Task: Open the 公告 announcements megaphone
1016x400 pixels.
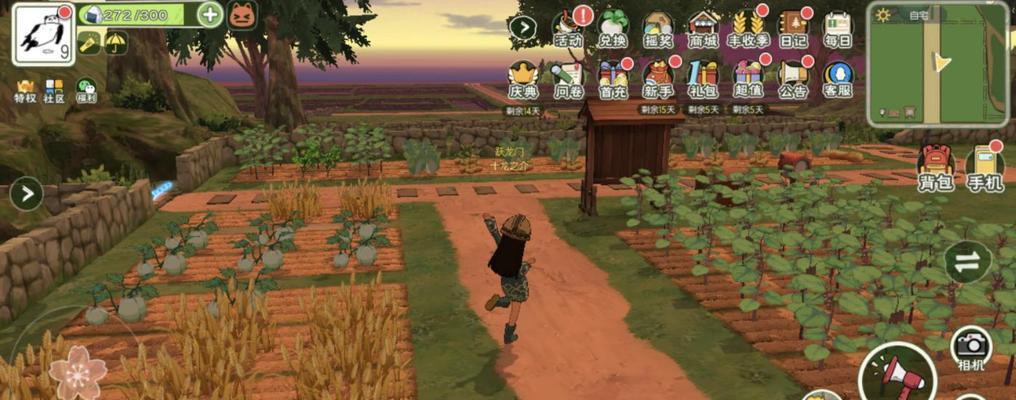Action: click(x=793, y=79)
